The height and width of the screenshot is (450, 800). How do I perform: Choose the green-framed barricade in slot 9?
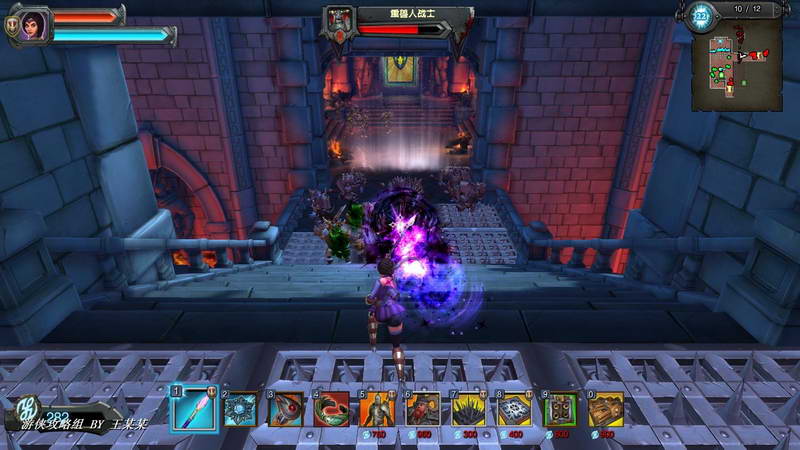[x=561, y=409]
